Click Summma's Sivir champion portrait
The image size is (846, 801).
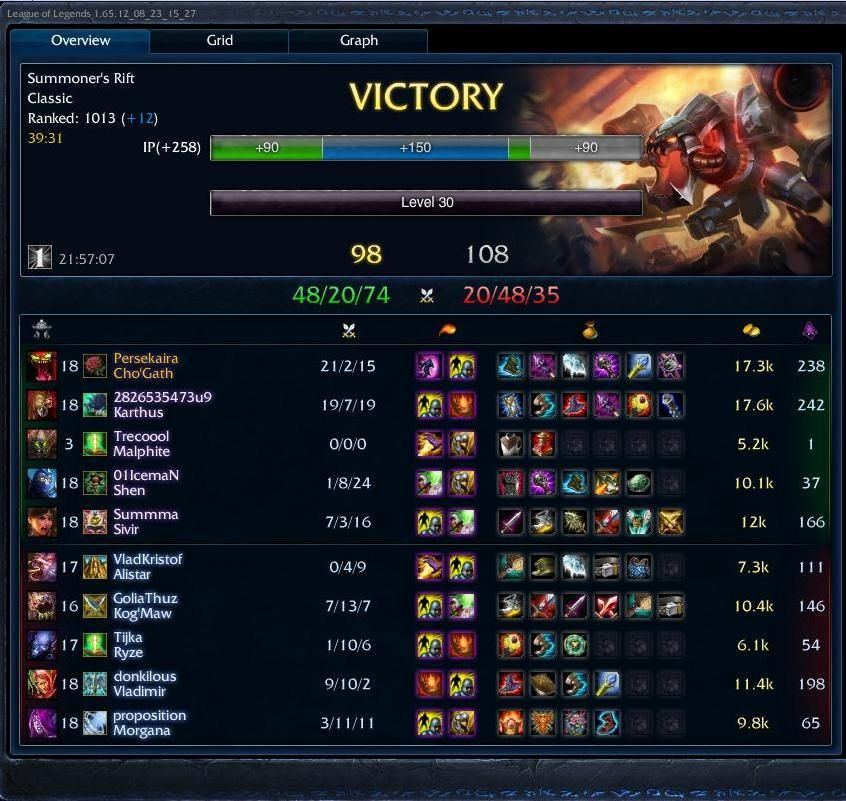41,522
